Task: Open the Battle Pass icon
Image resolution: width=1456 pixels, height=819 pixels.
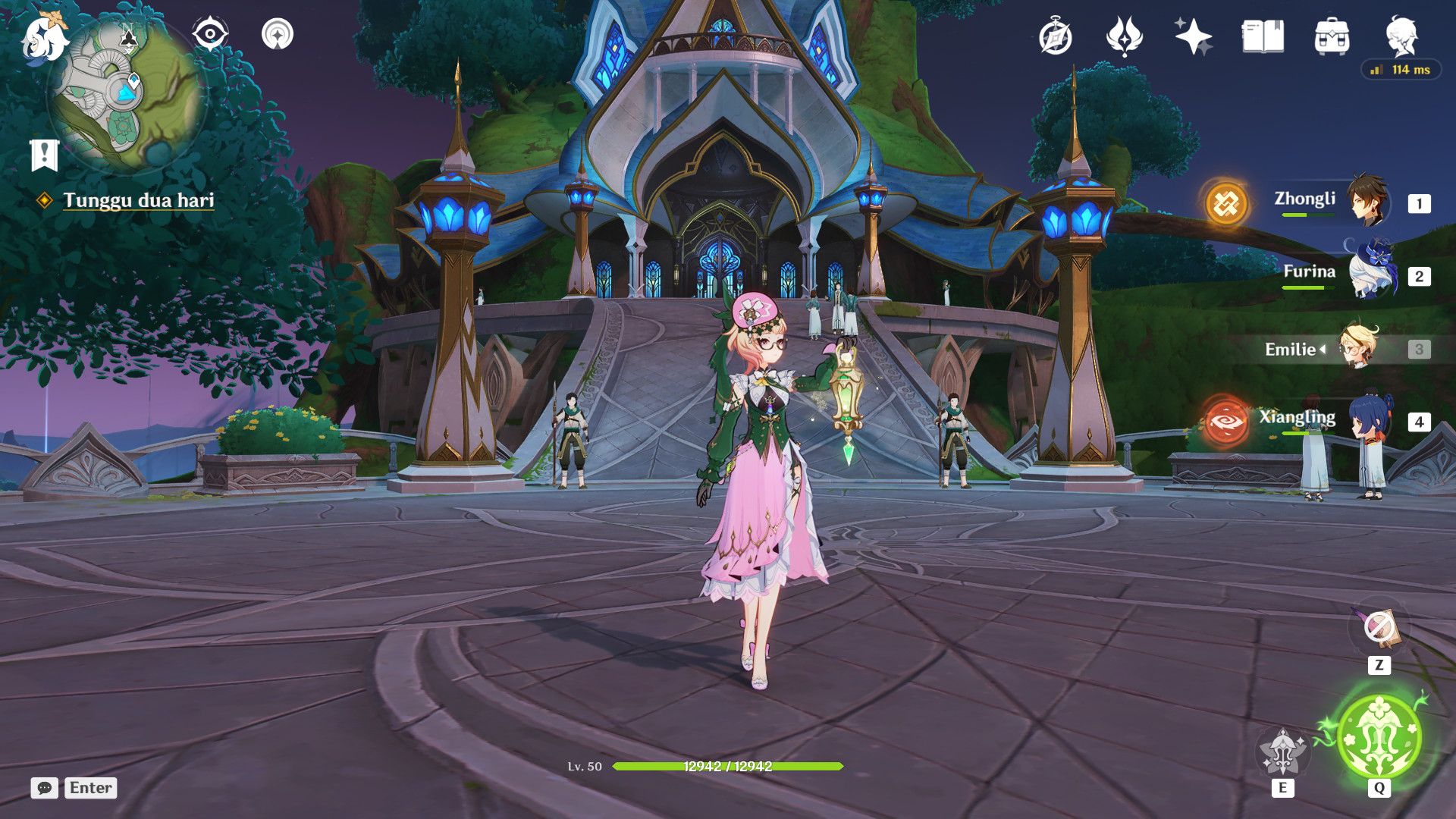Action: pyautogui.click(x=1124, y=34)
